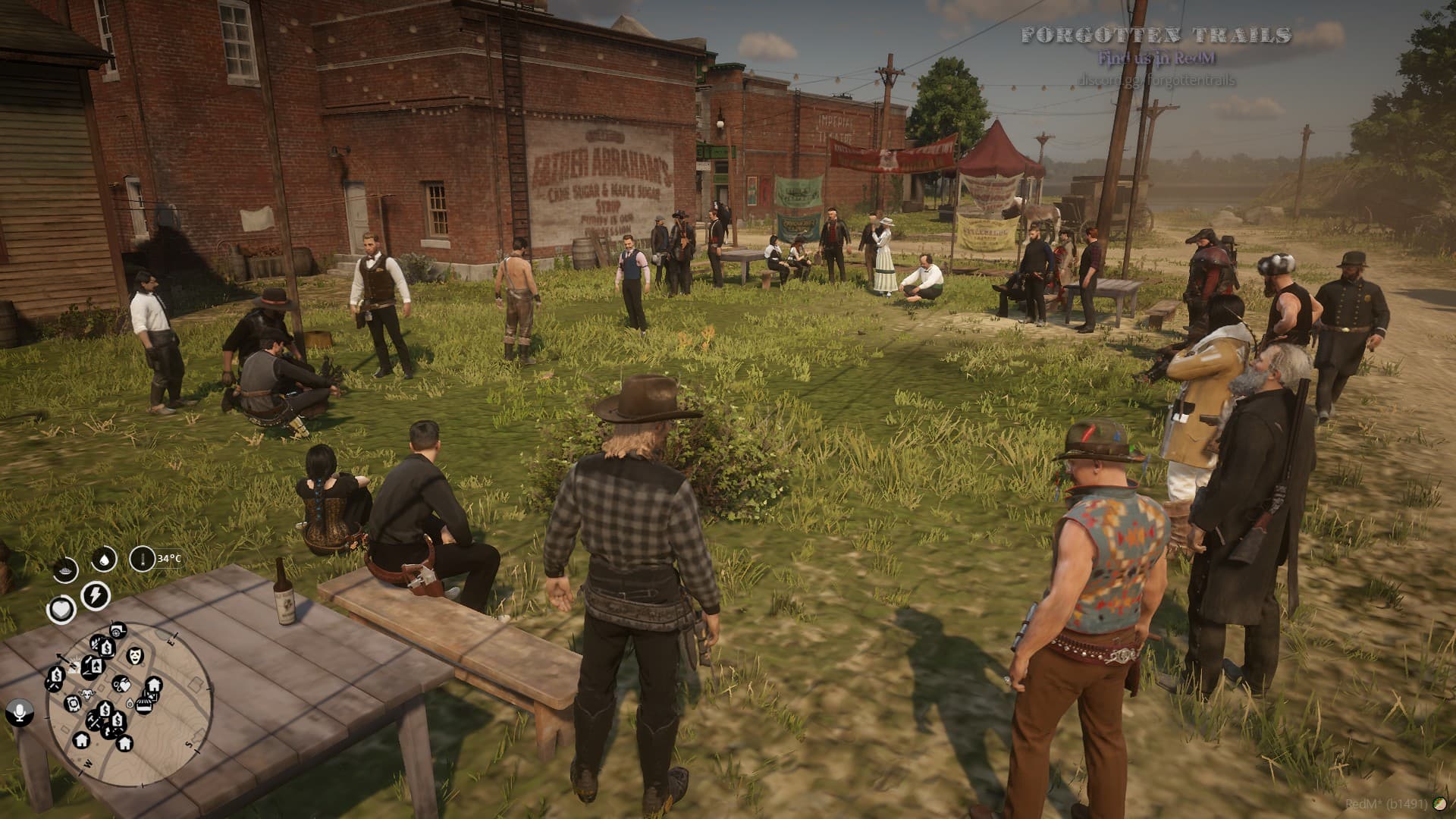Viewport: 1456px width, 819px height.
Task: Click the thermometer temperature icon
Action: point(140,560)
